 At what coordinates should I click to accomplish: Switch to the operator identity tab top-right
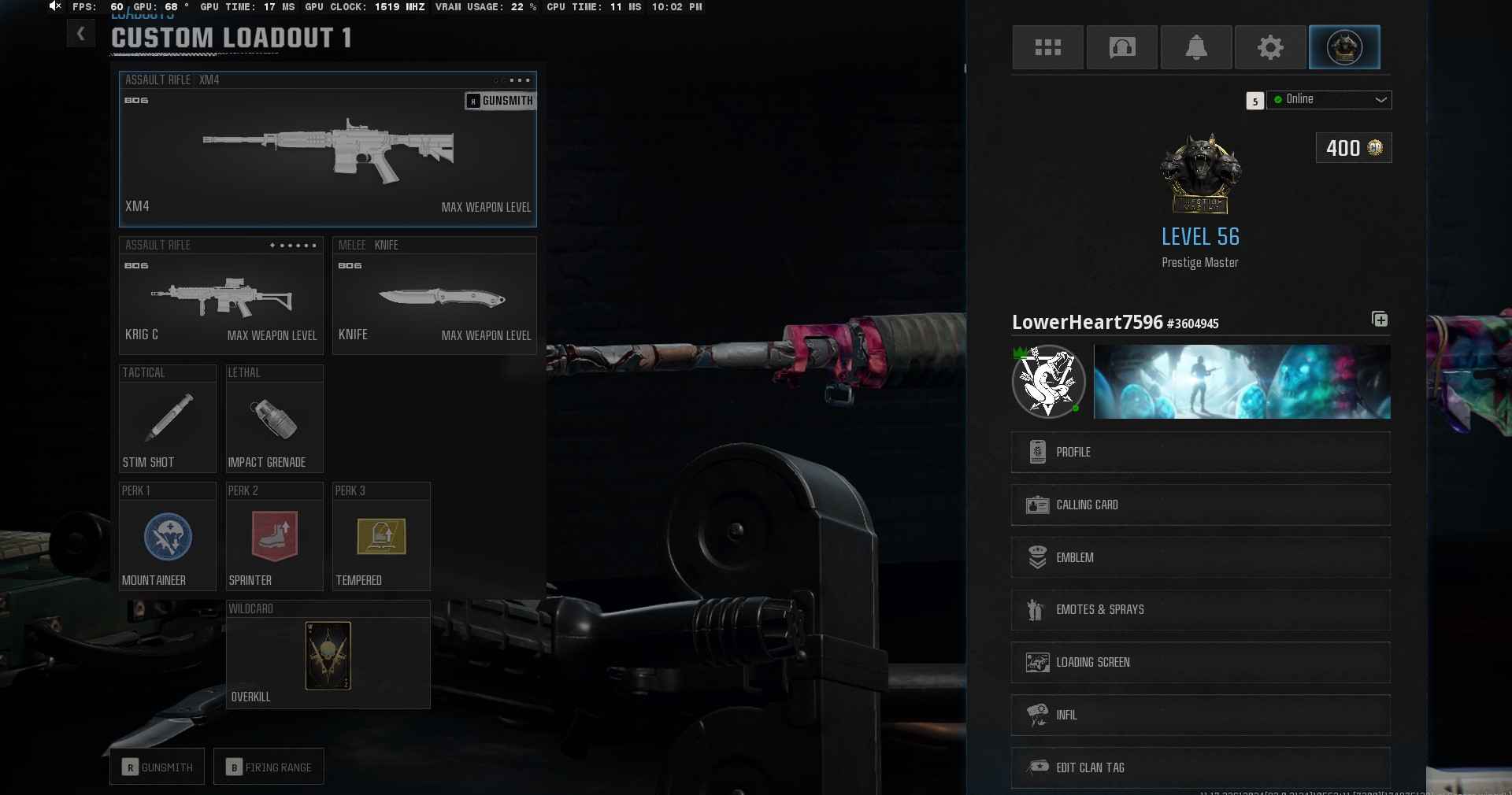(1343, 47)
